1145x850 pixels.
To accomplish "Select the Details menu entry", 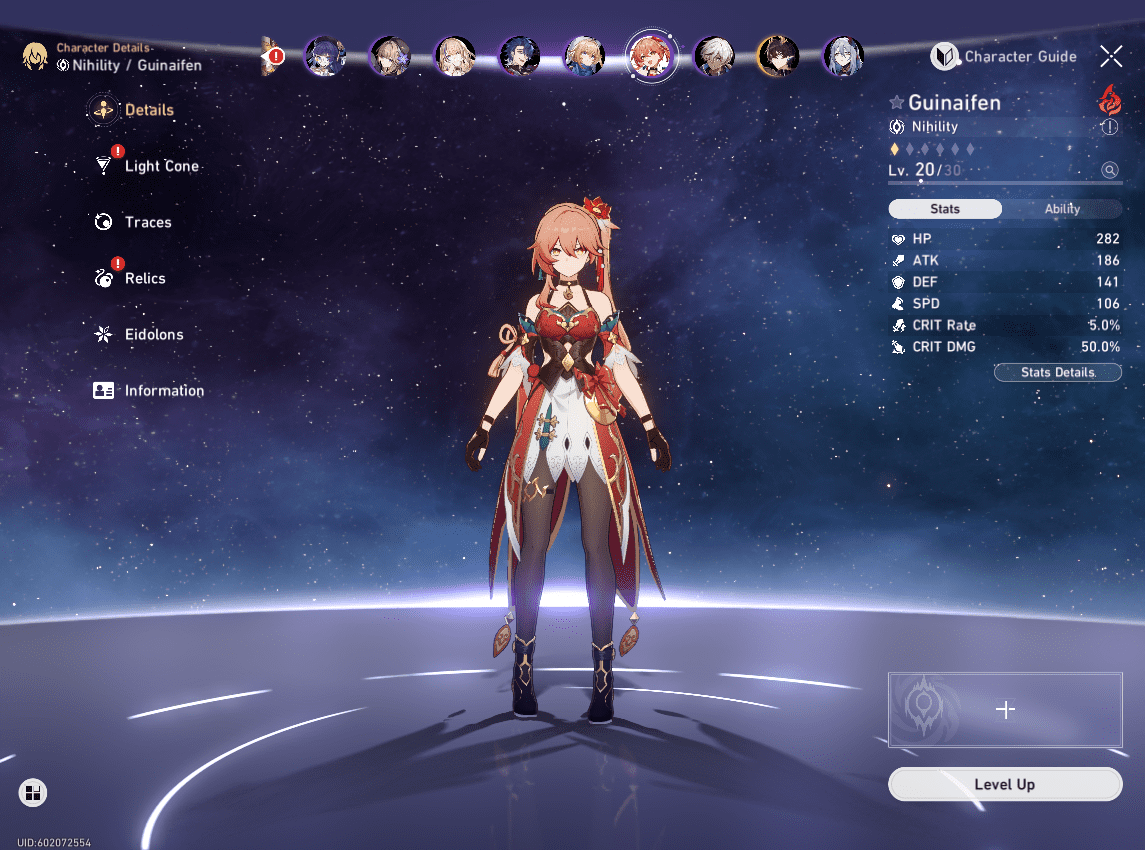I will point(148,110).
